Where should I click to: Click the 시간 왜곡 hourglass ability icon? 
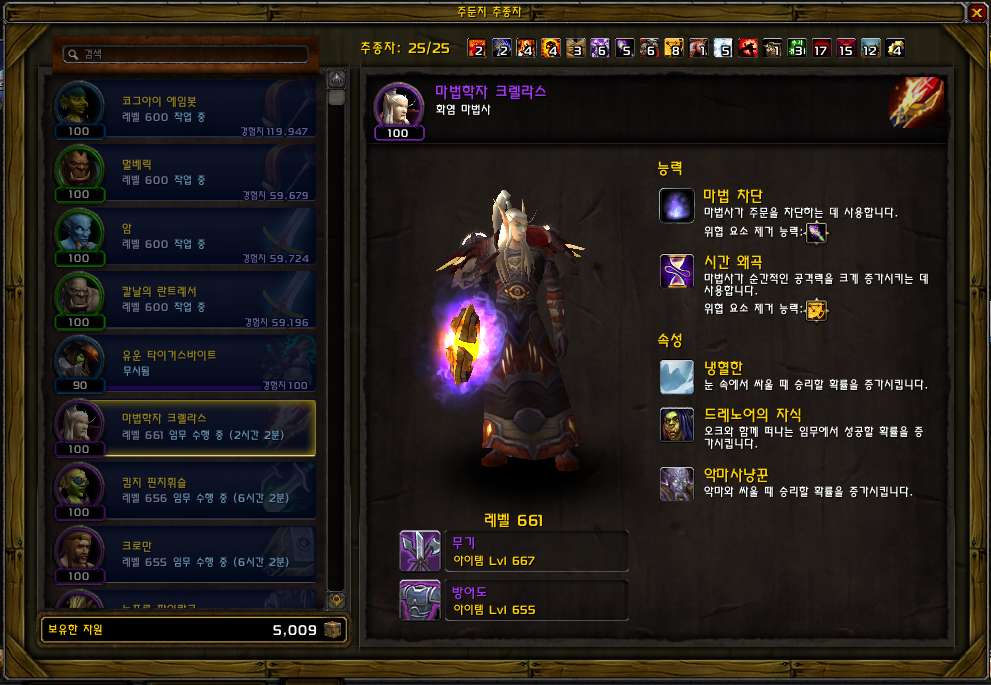[677, 271]
